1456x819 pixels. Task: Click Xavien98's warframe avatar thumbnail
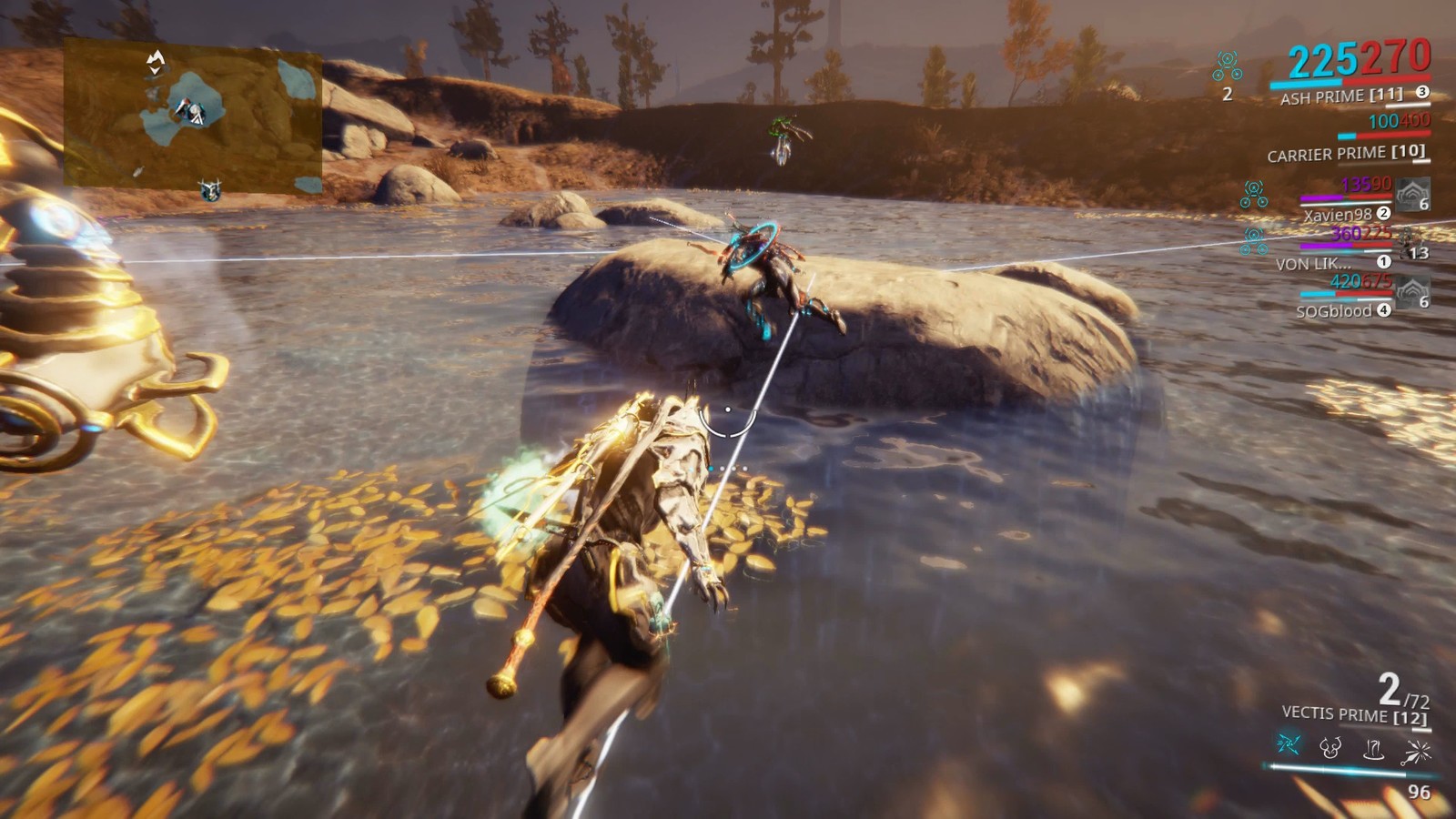coord(1412,193)
